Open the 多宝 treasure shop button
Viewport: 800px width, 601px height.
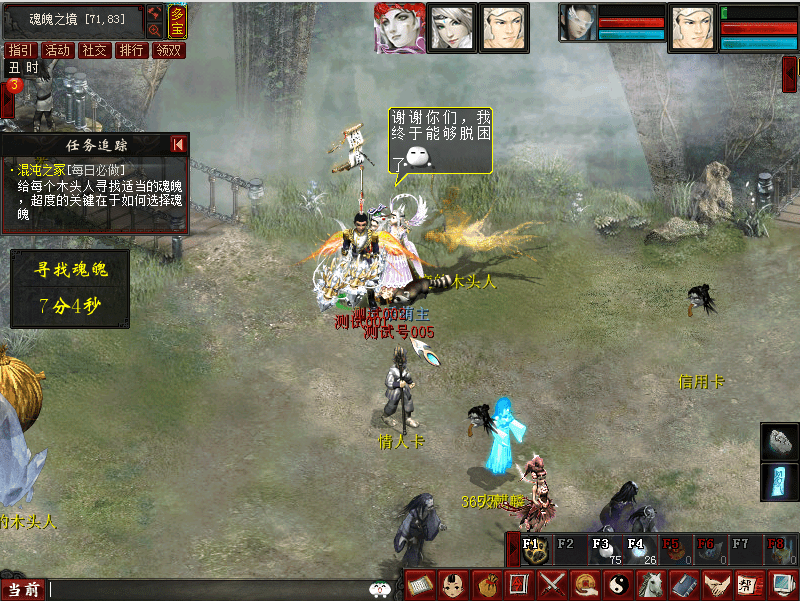(177, 20)
